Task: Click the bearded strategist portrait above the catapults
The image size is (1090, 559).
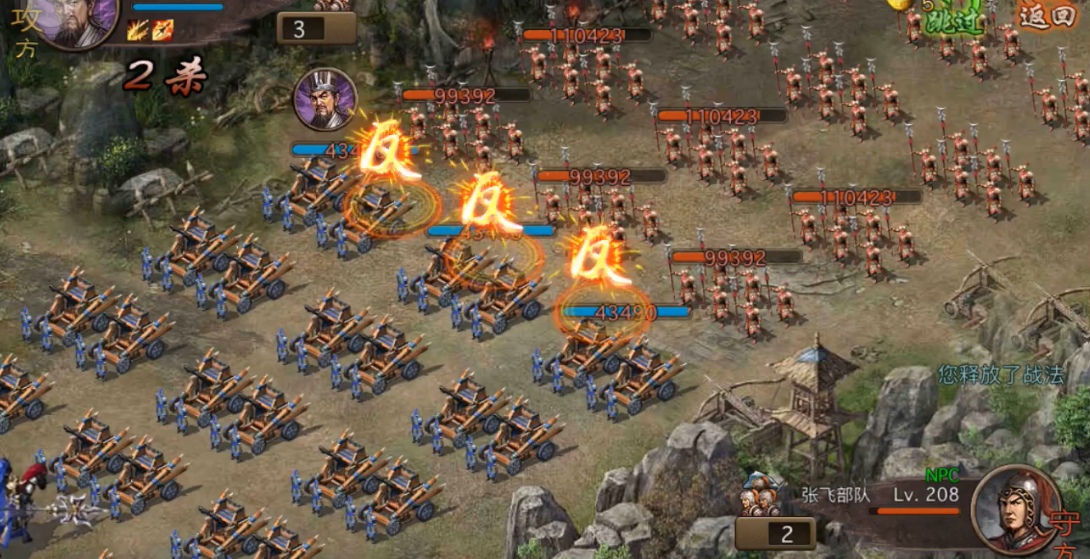Action: (x=325, y=99)
